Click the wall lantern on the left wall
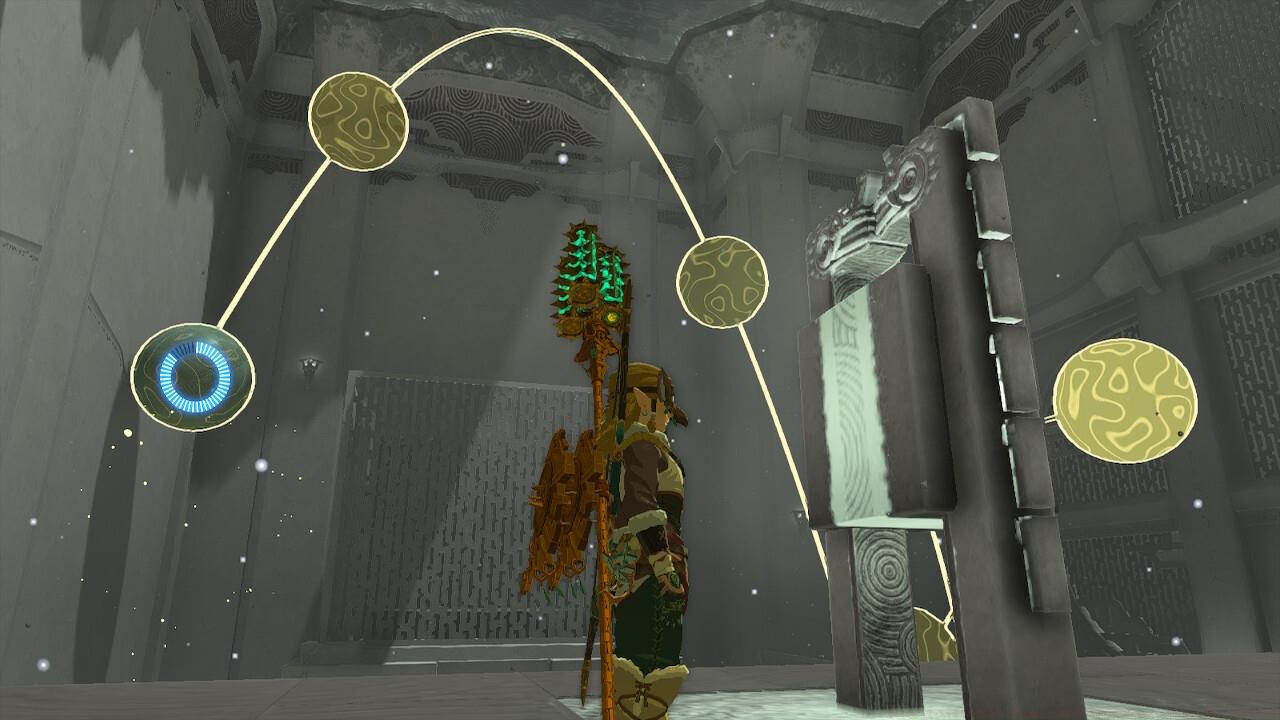The width and height of the screenshot is (1280, 720). (x=308, y=363)
